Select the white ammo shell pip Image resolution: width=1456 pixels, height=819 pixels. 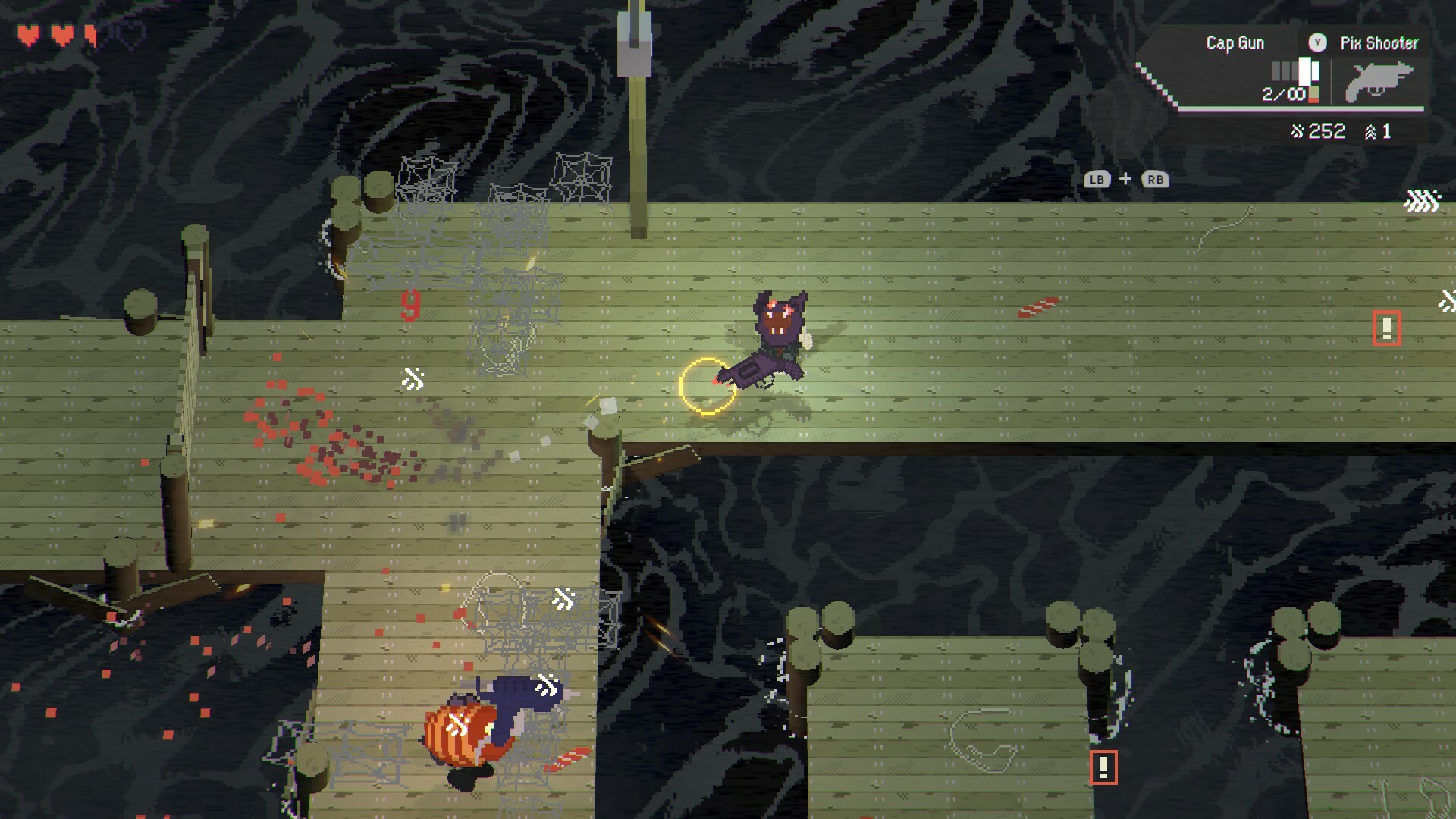(x=1304, y=72)
